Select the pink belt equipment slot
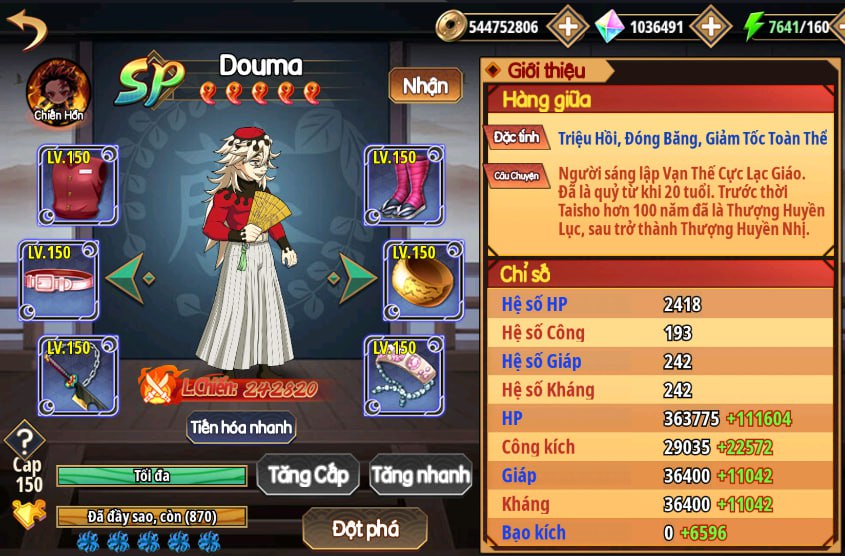Screen dimensions: 845x556 [61, 279]
